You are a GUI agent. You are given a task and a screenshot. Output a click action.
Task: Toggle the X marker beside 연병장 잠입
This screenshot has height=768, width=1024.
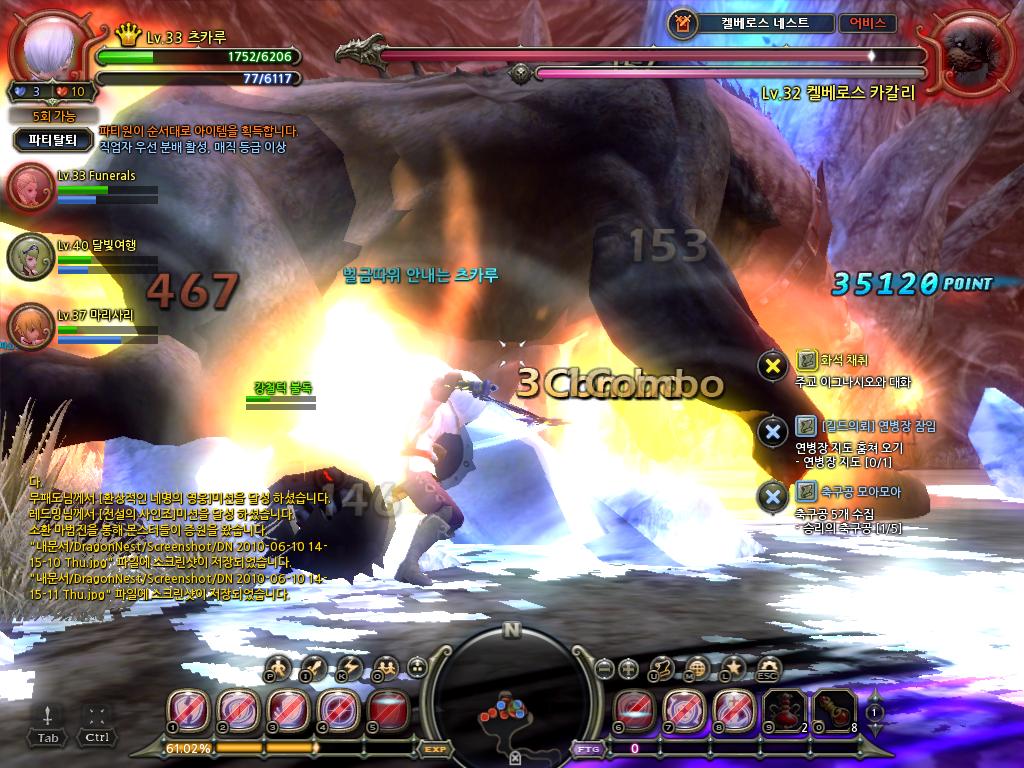[x=771, y=431]
